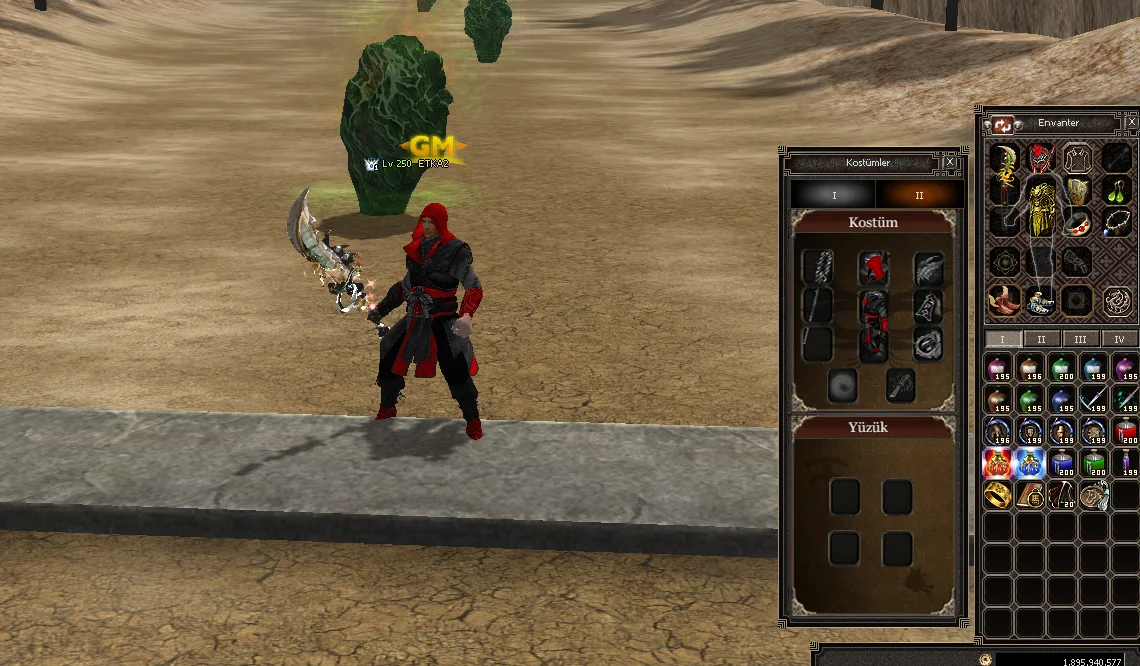
Task: Use the glowing red dragon potion
Action: (997, 463)
